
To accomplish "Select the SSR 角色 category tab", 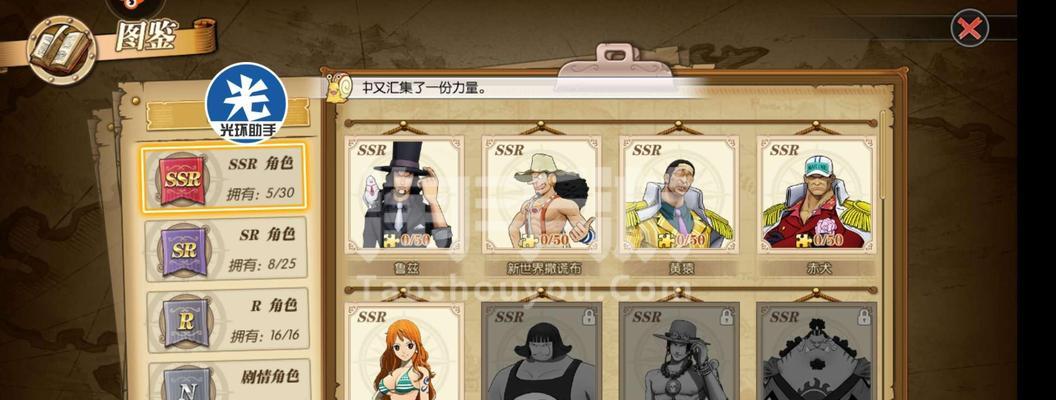I will [x=224, y=178].
